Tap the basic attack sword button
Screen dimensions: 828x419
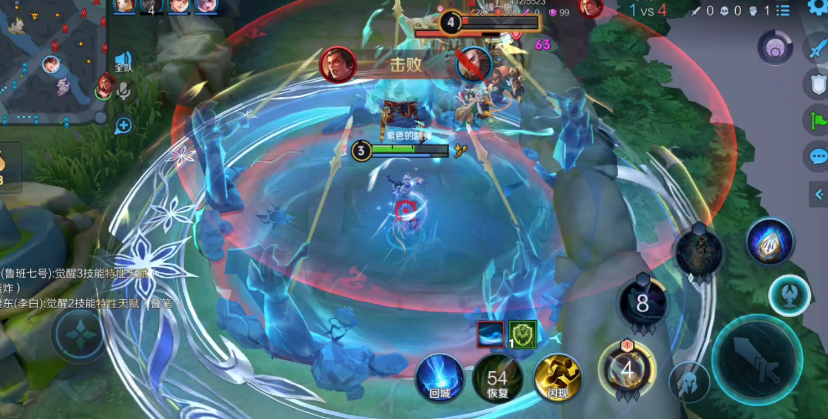point(756,359)
